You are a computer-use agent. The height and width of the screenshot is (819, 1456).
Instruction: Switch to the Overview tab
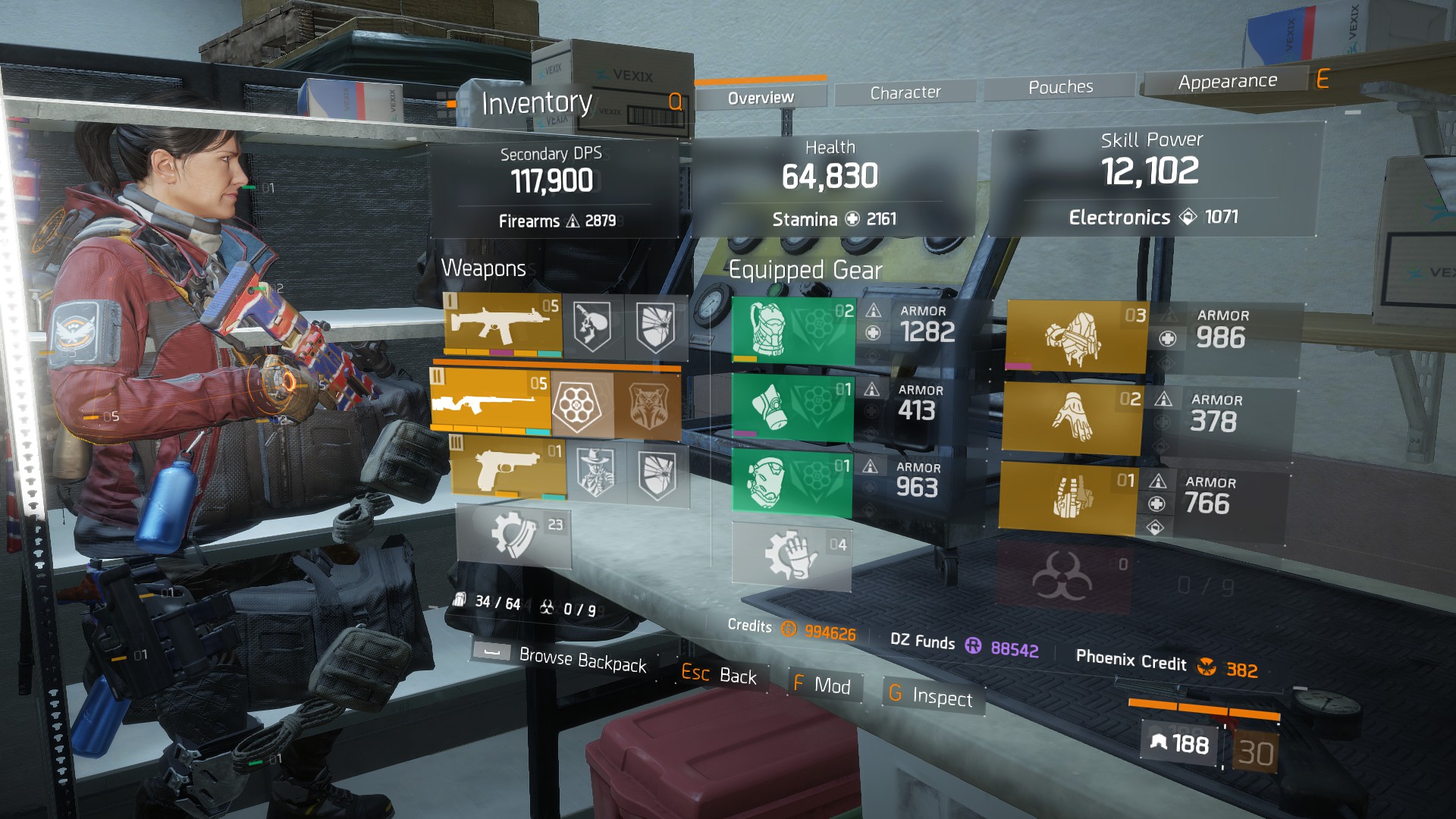tap(761, 98)
